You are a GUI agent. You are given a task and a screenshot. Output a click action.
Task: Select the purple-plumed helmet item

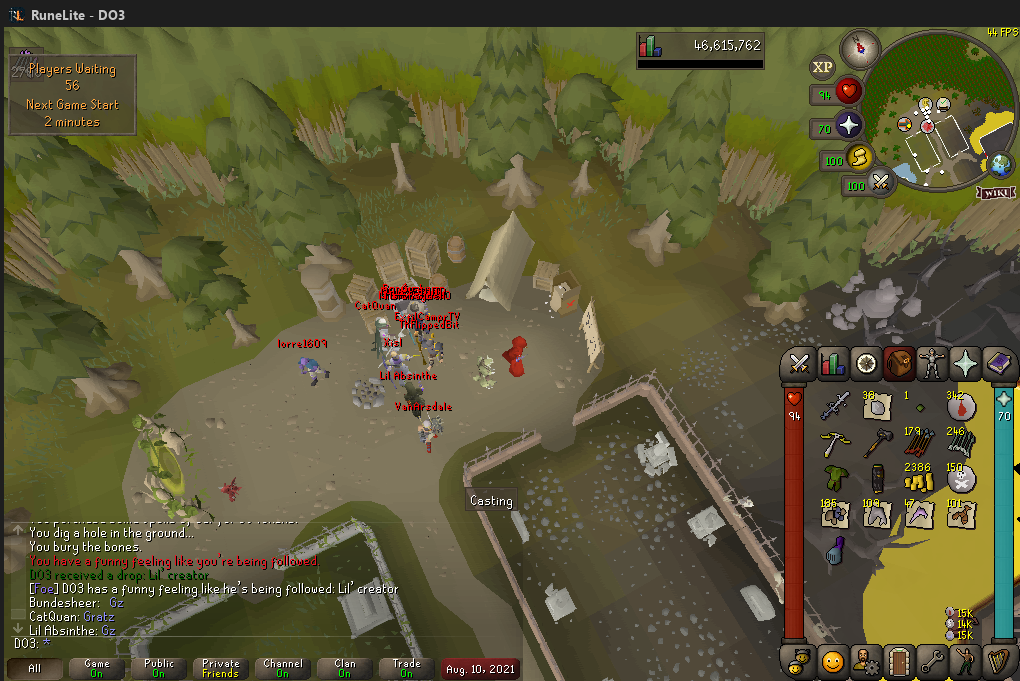(836, 549)
